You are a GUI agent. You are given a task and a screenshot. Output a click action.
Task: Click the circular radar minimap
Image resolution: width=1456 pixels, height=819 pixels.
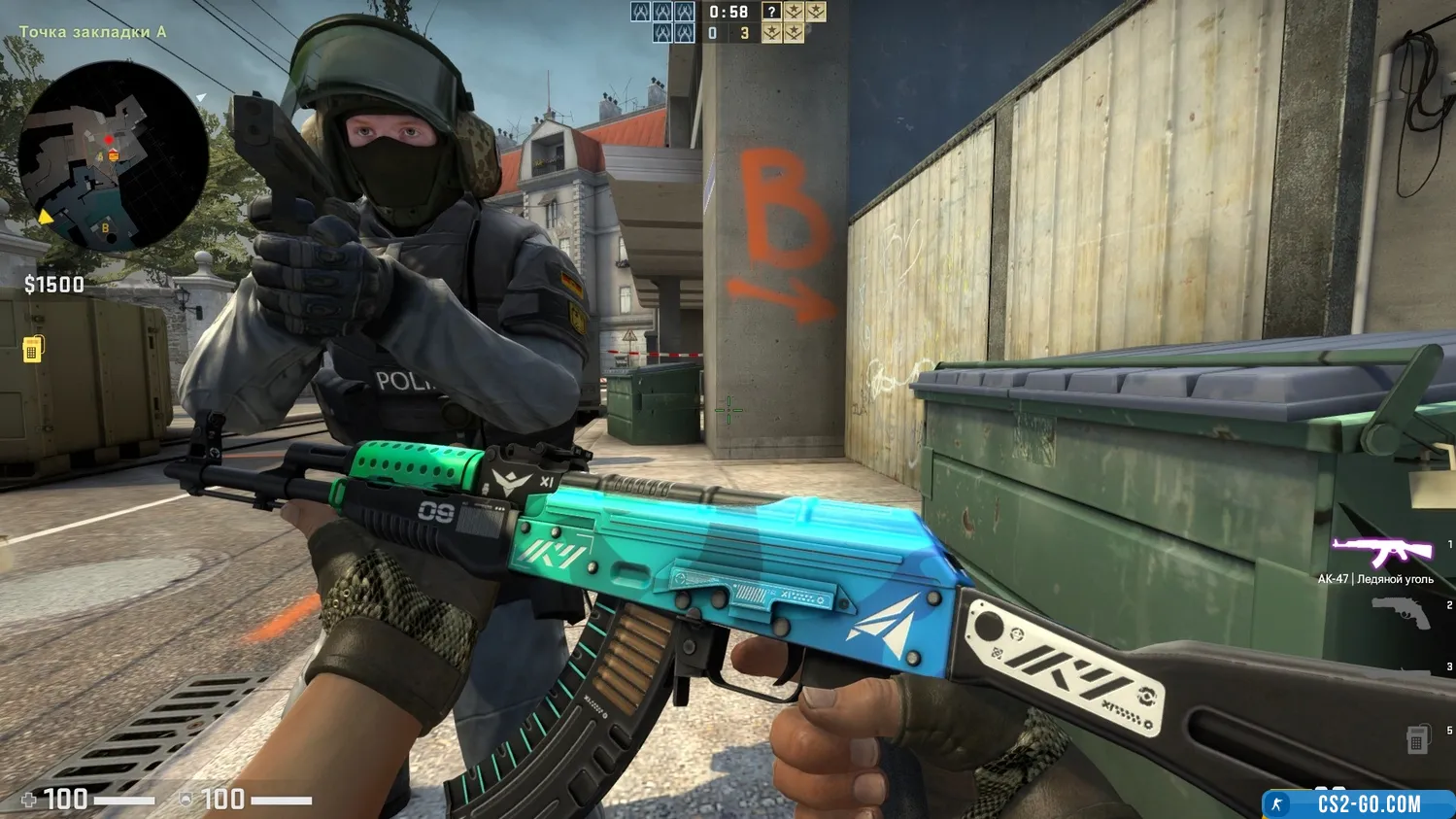[x=113, y=158]
